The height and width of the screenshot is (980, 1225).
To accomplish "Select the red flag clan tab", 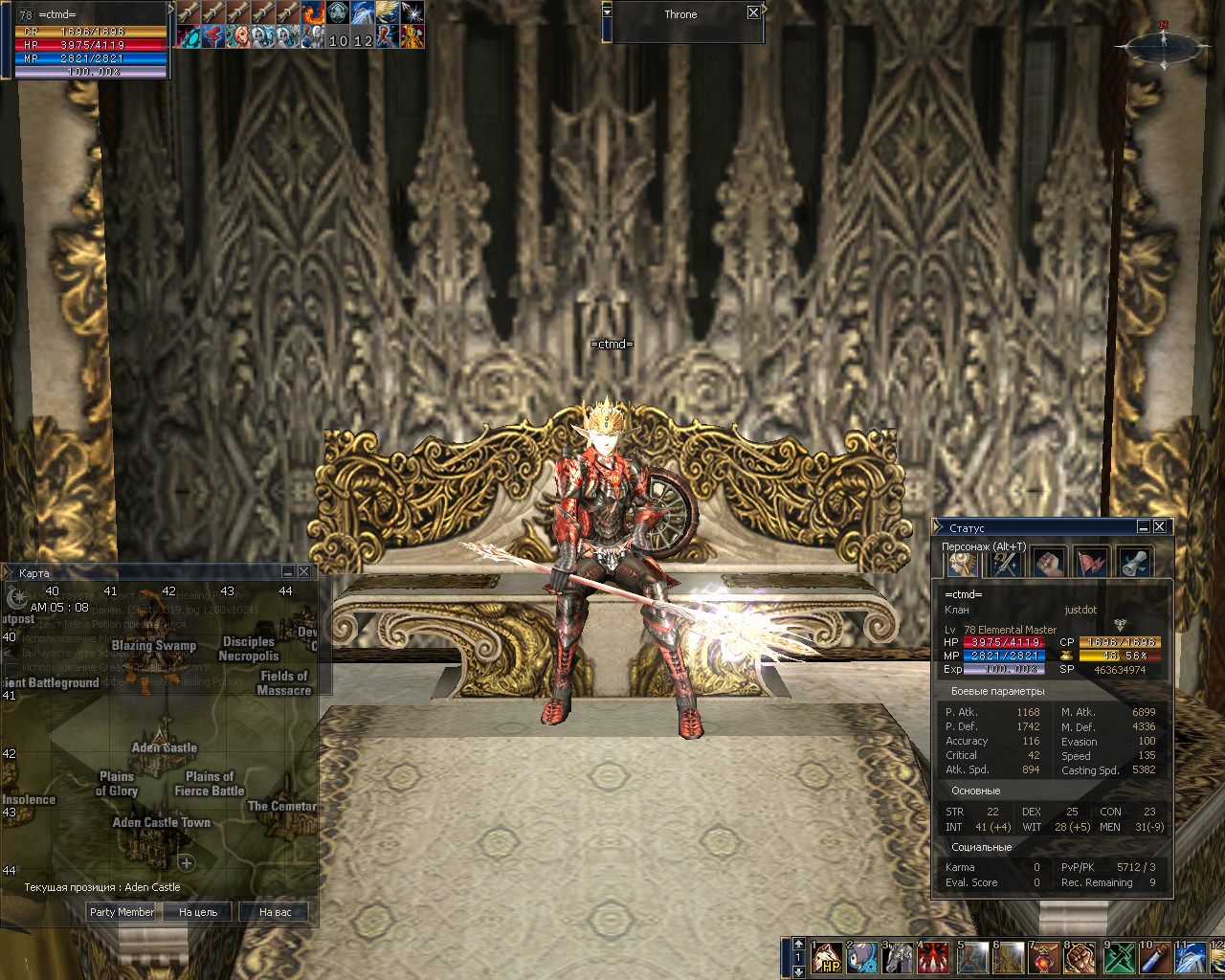I will click(1091, 564).
